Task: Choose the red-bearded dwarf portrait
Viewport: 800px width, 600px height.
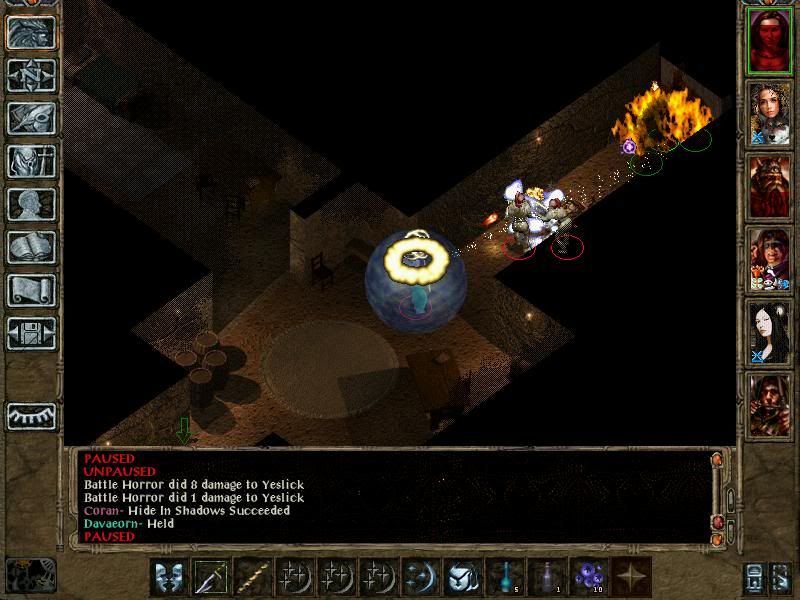Action: [769, 186]
